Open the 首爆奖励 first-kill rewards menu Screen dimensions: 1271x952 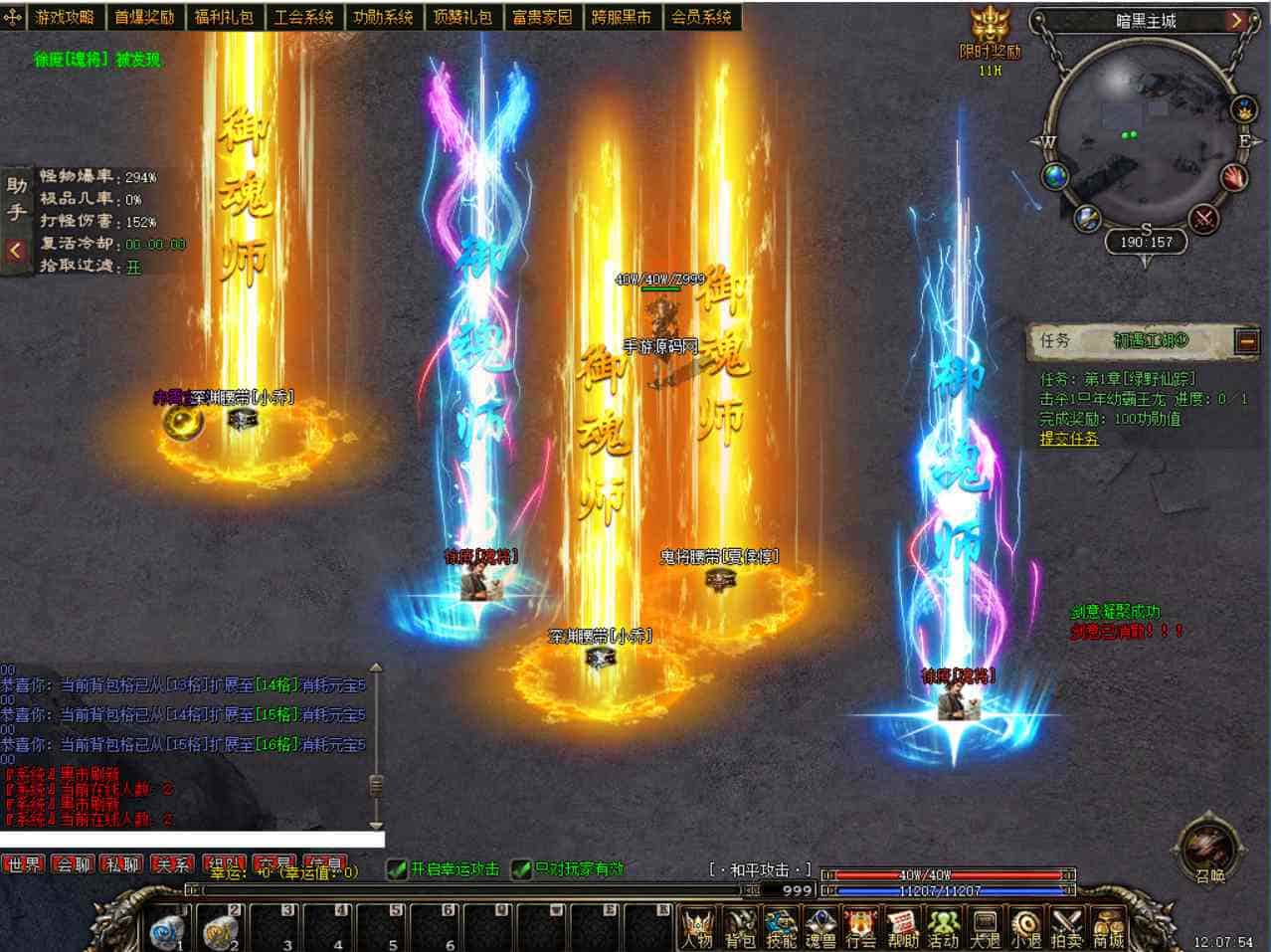pyautogui.click(x=144, y=17)
